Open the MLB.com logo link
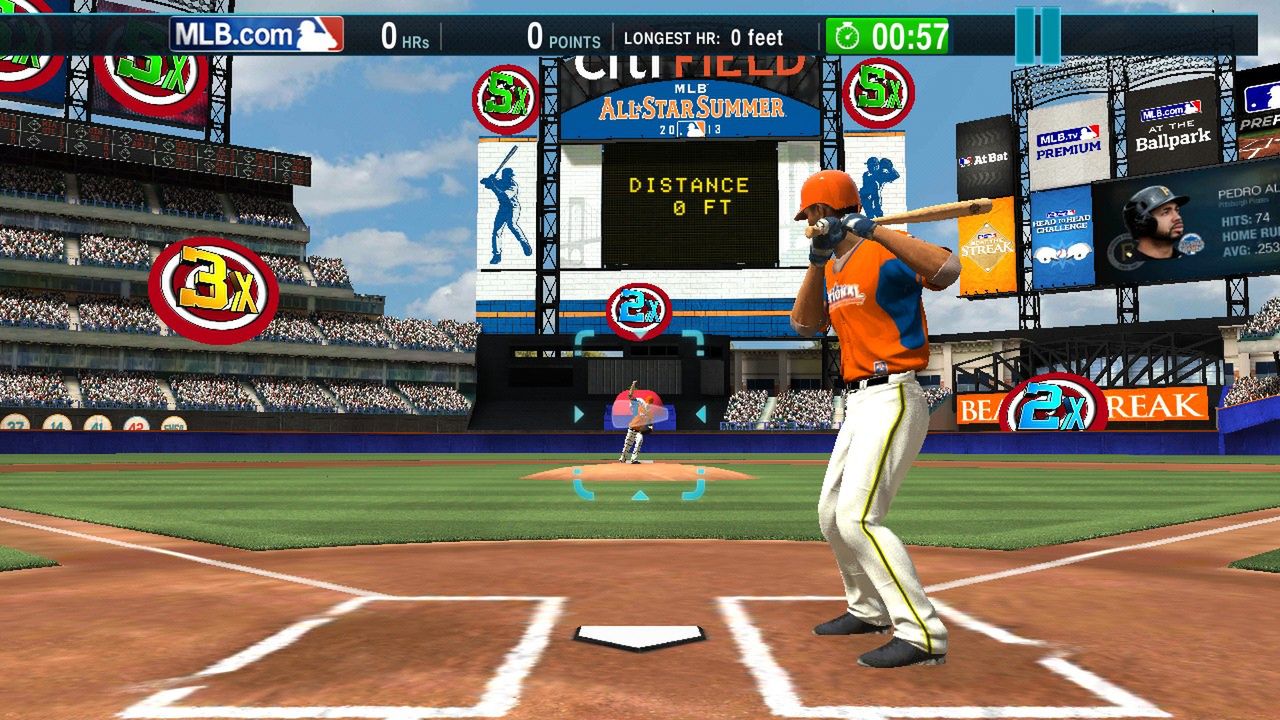1280x720 pixels. [x=256, y=35]
